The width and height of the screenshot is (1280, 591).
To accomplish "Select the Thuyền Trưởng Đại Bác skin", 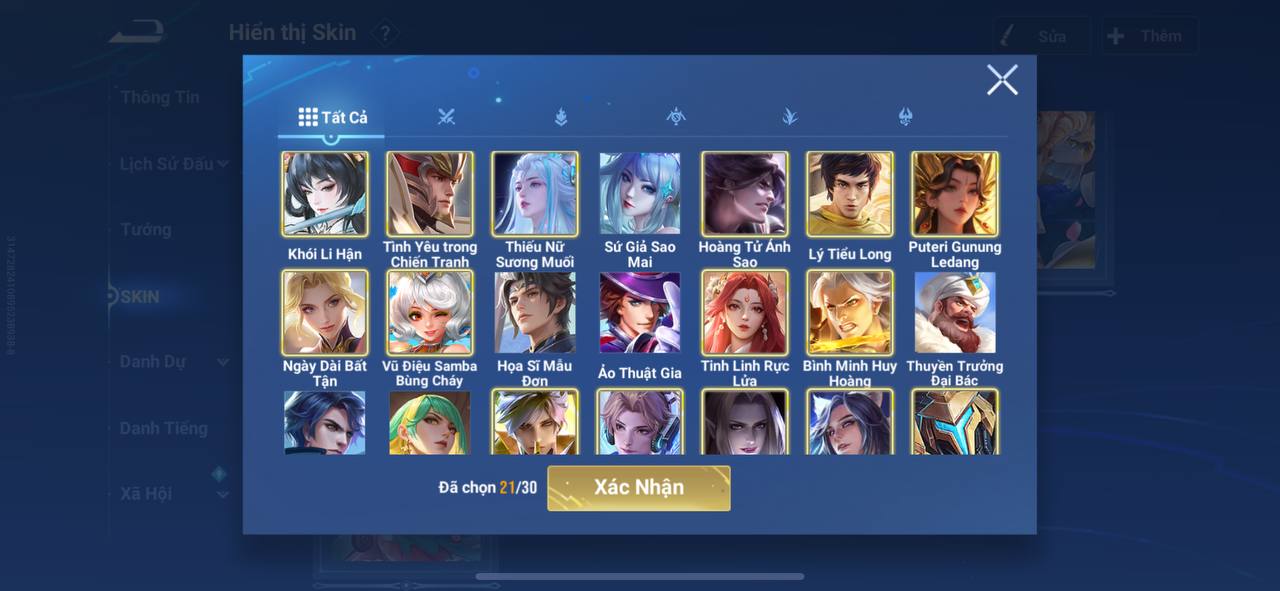I will 955,313.
